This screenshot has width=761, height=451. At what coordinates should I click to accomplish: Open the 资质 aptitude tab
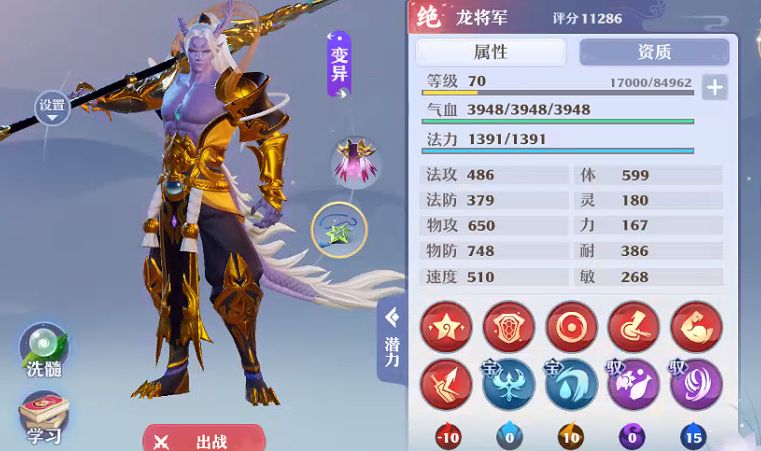pos(654,52)
